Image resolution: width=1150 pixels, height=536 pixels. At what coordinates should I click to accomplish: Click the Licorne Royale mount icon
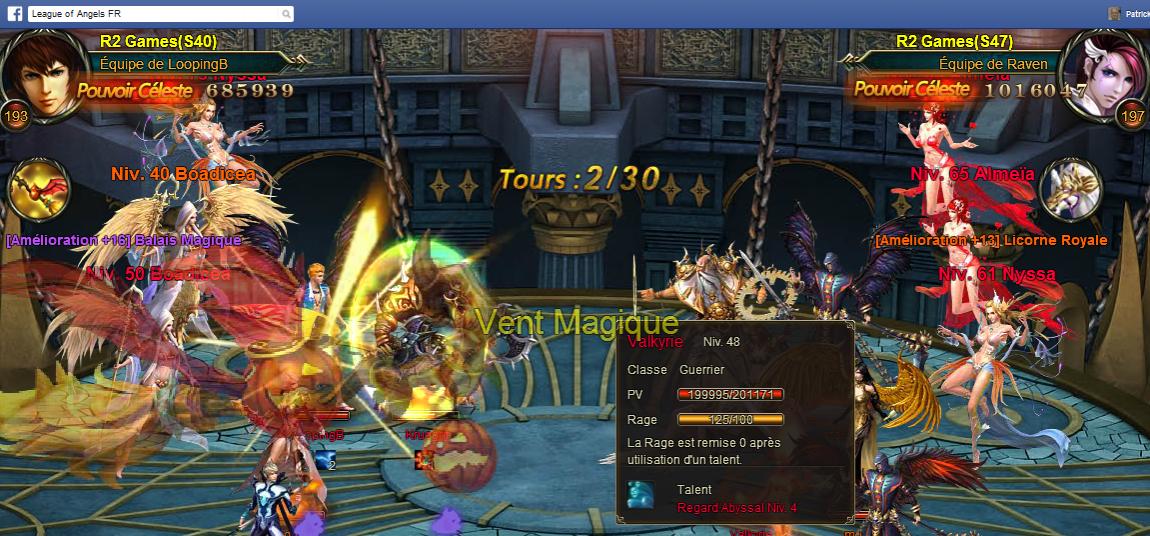(1069, 190)
